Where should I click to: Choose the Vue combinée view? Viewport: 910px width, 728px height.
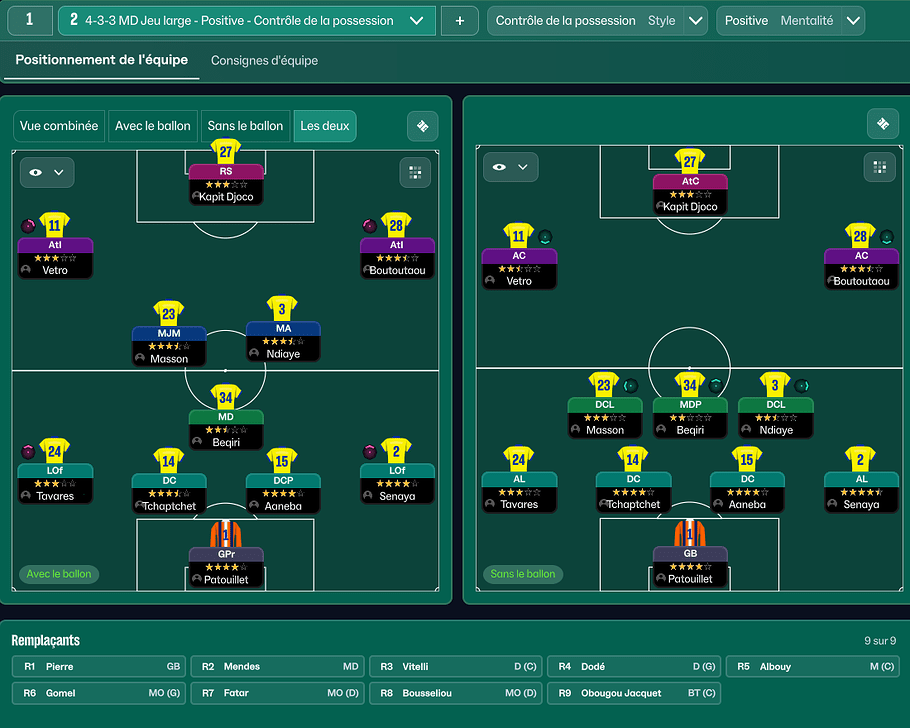(x=59, y=126)
